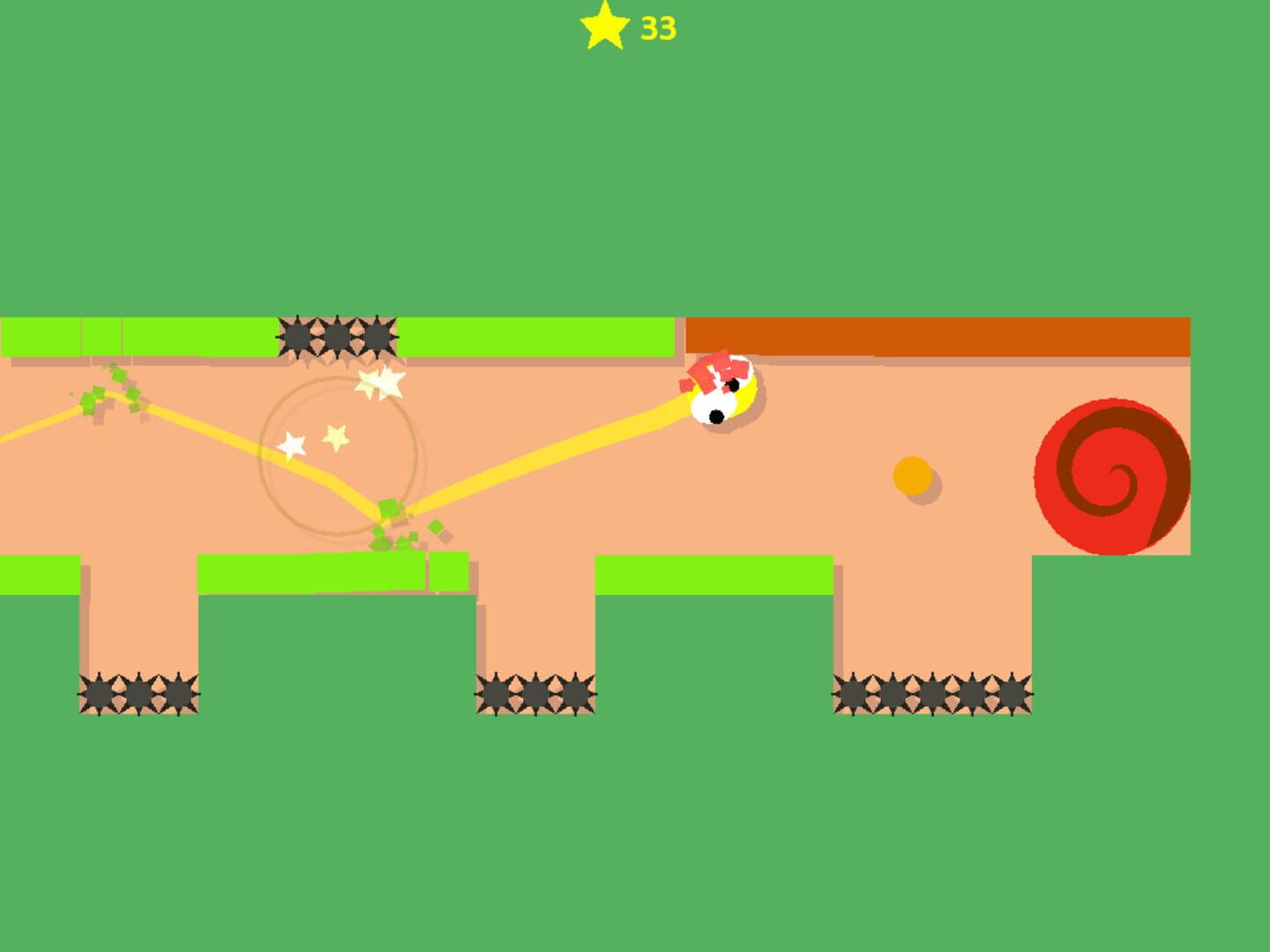Click the spikes on the top platform

click(x=338, y=337)
